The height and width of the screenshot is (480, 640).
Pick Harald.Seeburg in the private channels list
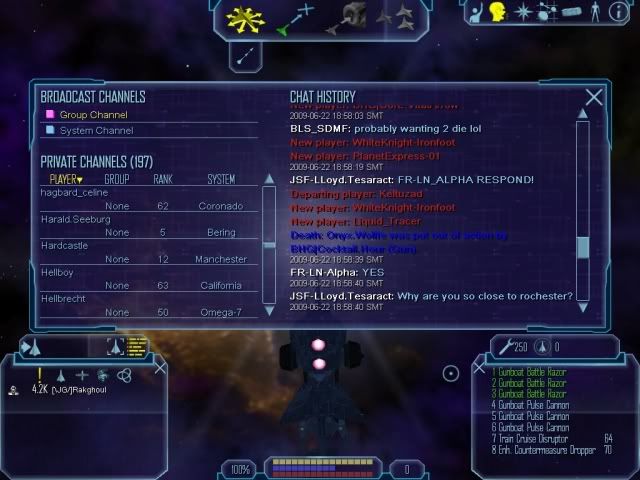coord(74,219)
